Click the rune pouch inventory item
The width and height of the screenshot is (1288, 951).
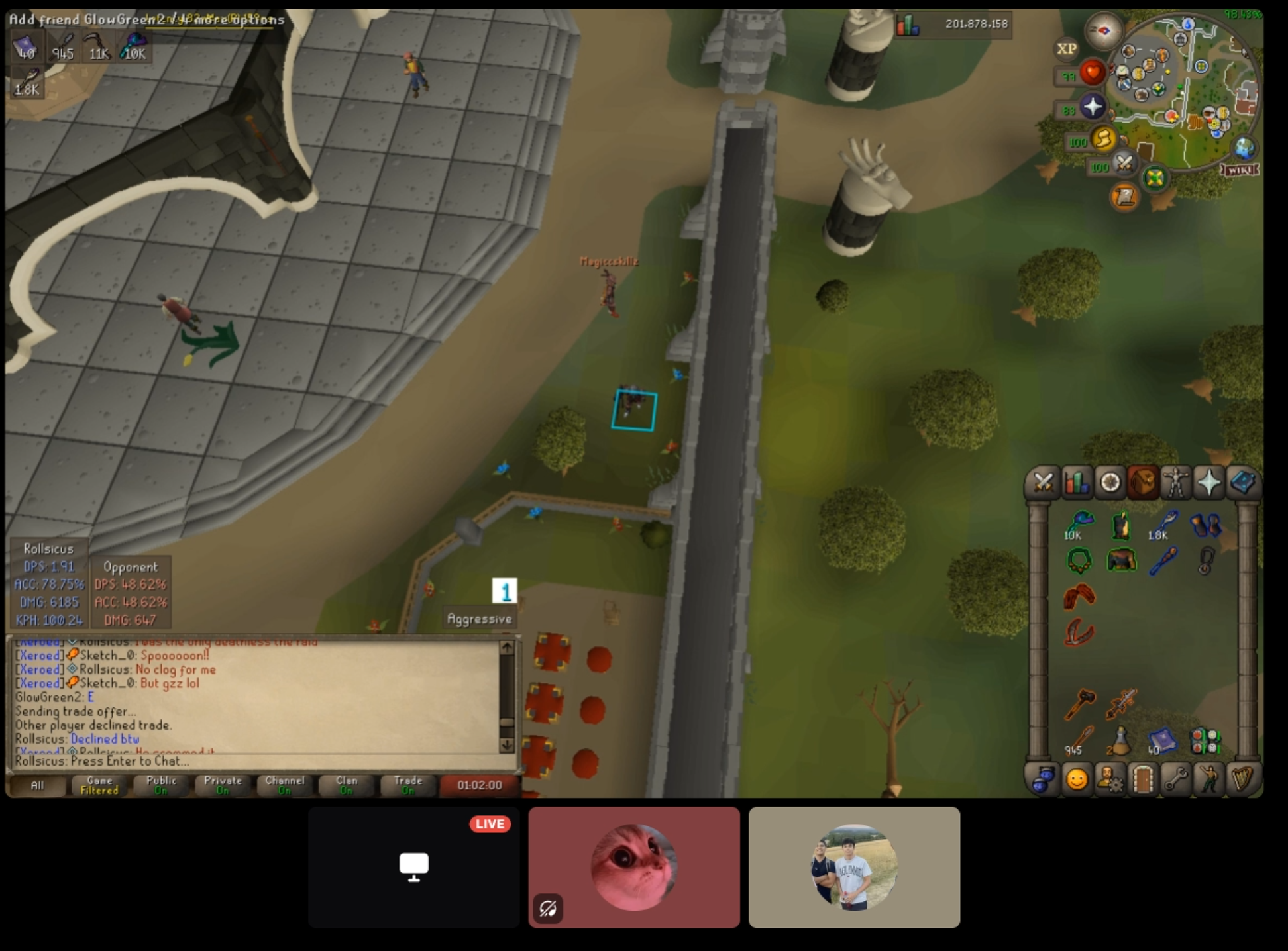1205,741
